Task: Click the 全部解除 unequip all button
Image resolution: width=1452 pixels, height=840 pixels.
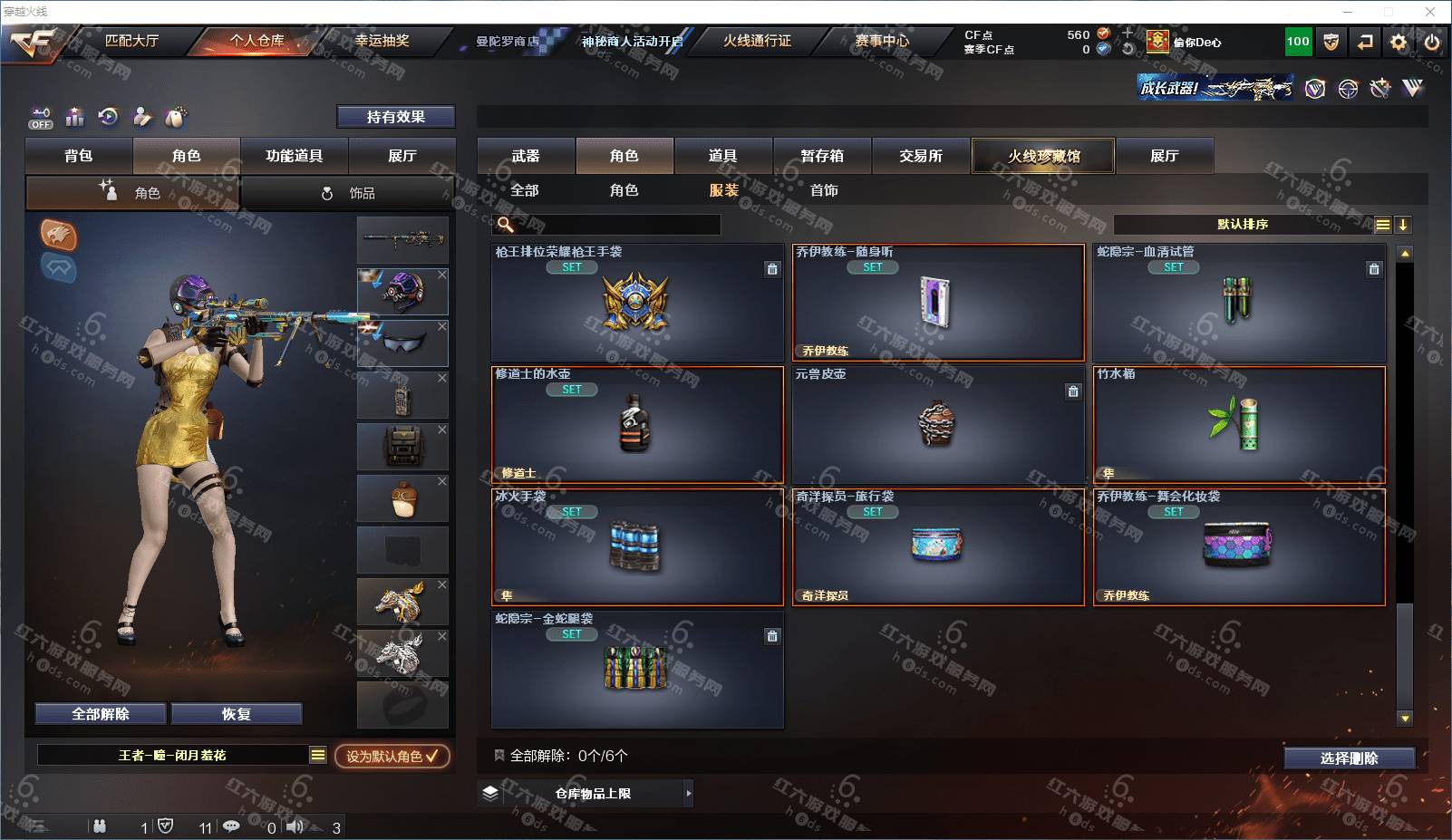Action: coord(101,714)
